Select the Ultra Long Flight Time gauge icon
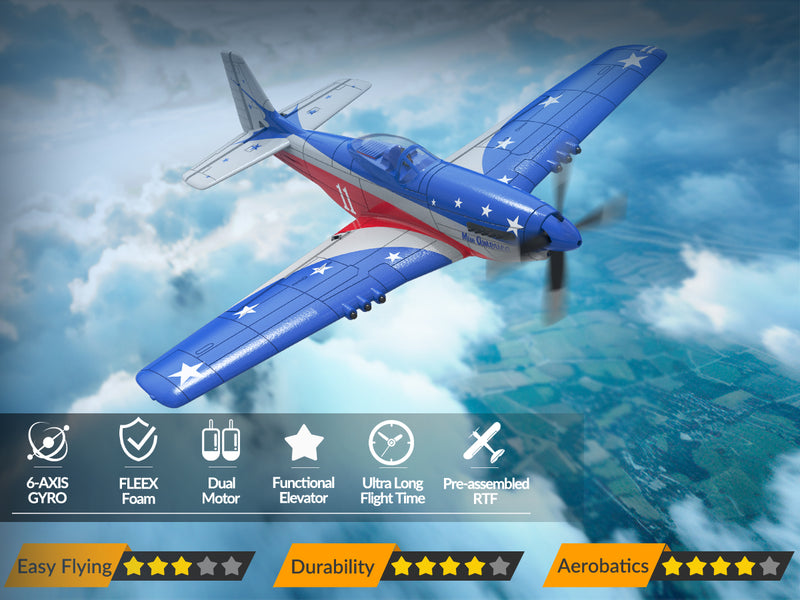 [391, 442]
